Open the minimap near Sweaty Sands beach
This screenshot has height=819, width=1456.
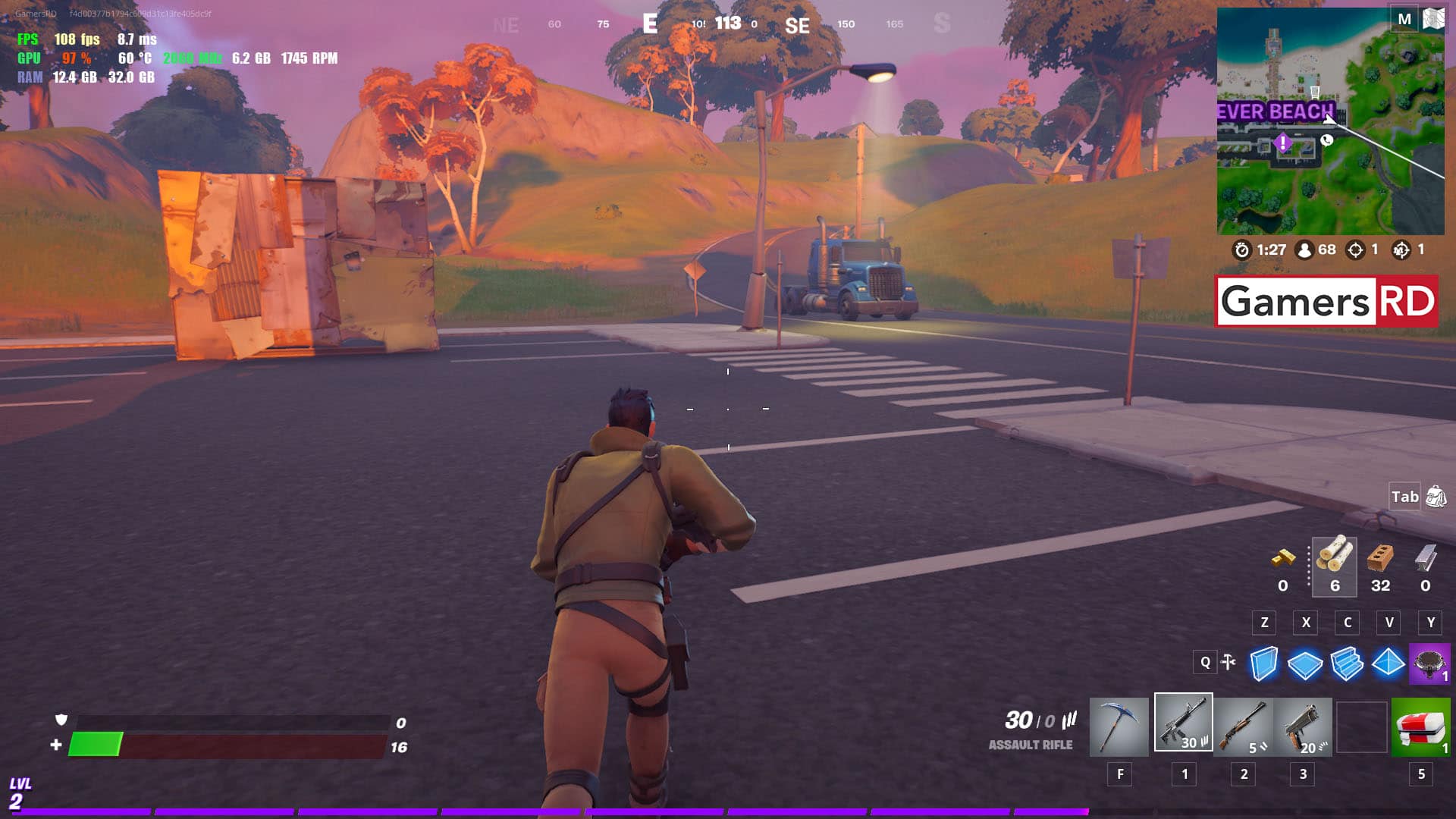[1330, 121]
